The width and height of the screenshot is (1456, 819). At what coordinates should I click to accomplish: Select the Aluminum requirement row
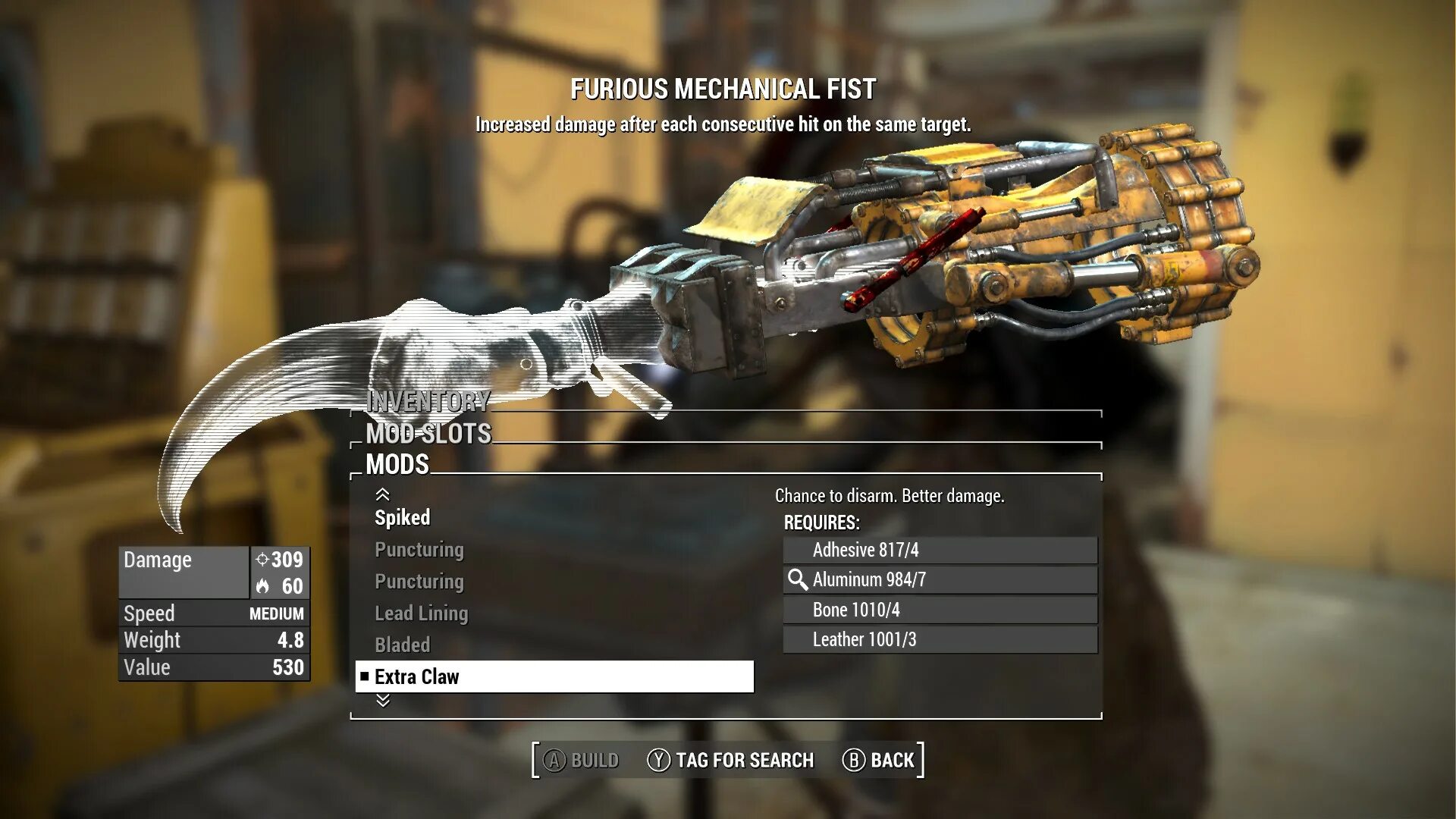(x=940, y=580)
